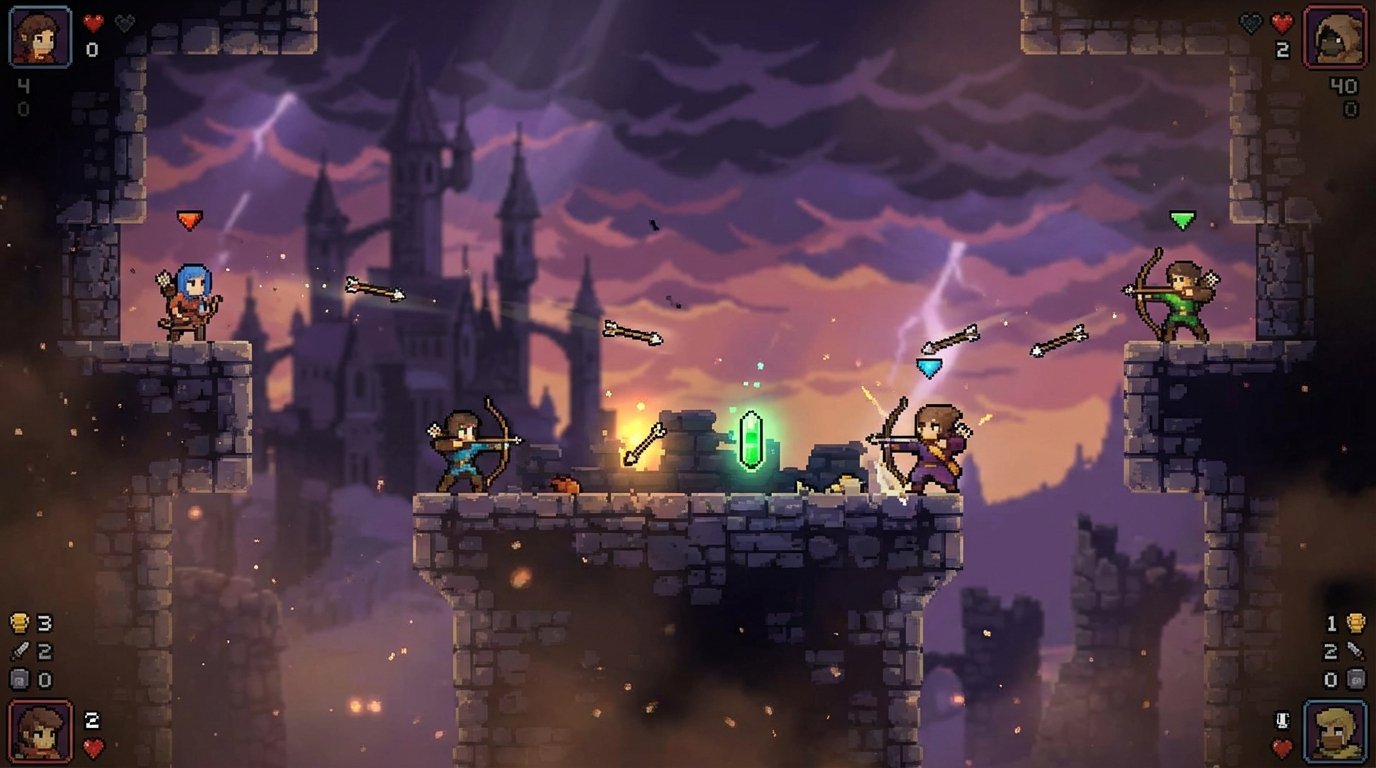This screenshot has height=768, width=1376.
Task: Expand the blond player portrait bottom-right
Action: (1336, 731)
